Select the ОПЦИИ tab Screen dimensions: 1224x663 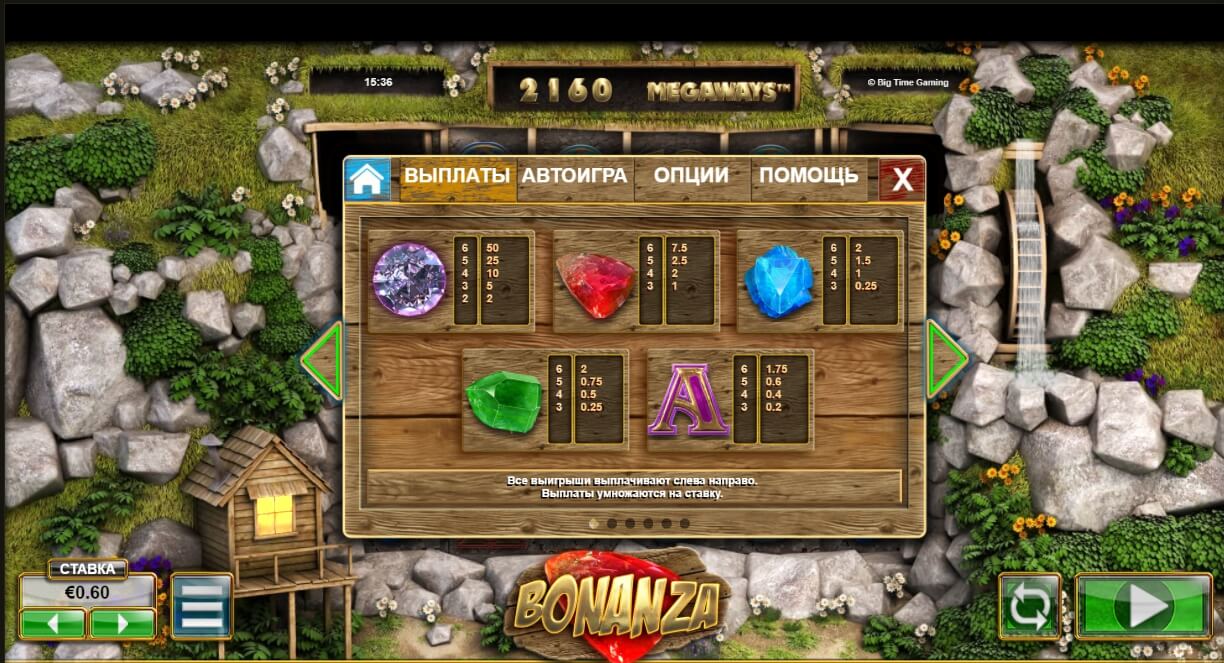click(x=691, y=176)
